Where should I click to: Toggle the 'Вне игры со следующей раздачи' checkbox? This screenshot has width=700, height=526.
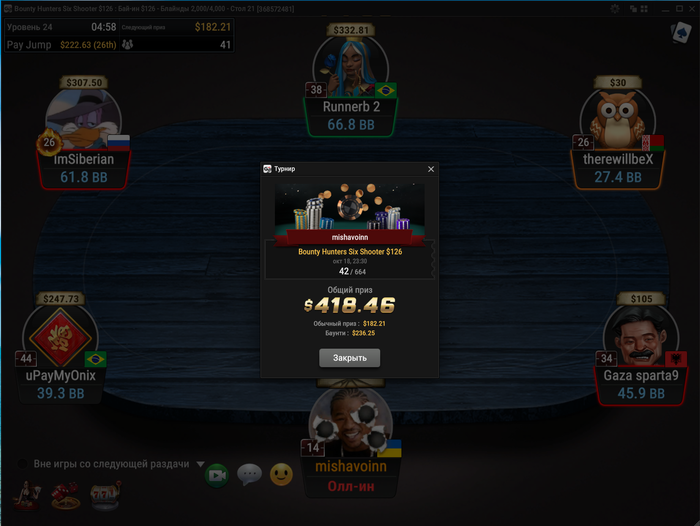point(22,464)
